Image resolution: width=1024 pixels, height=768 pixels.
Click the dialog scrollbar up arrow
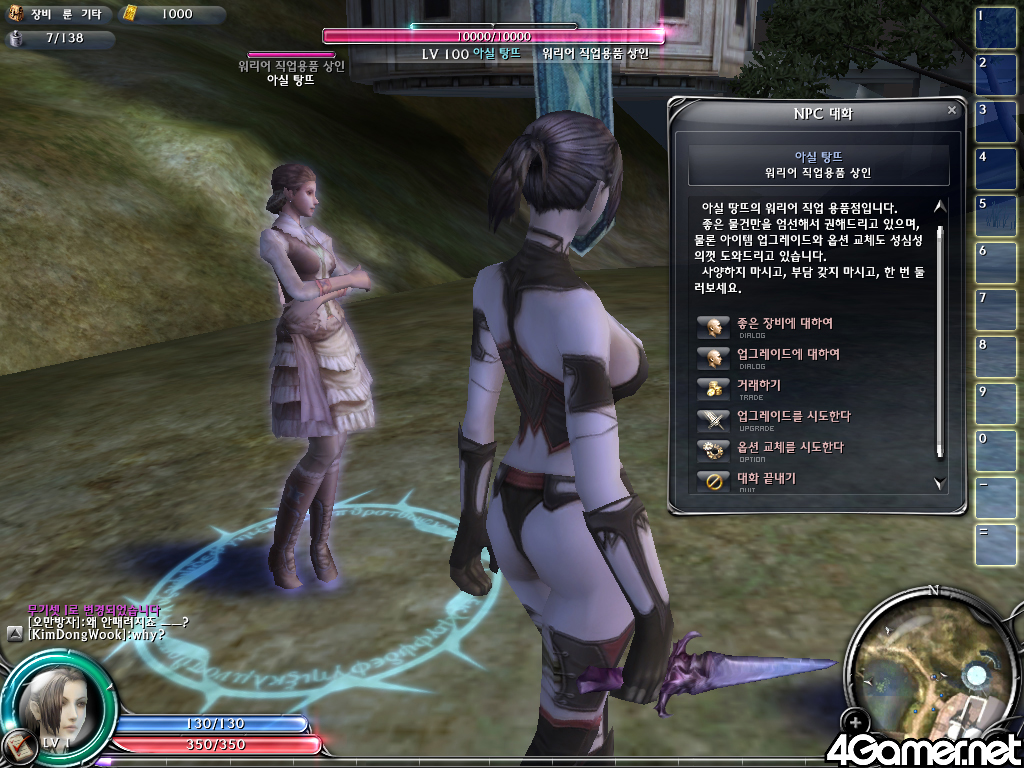[x=939, y=207]
